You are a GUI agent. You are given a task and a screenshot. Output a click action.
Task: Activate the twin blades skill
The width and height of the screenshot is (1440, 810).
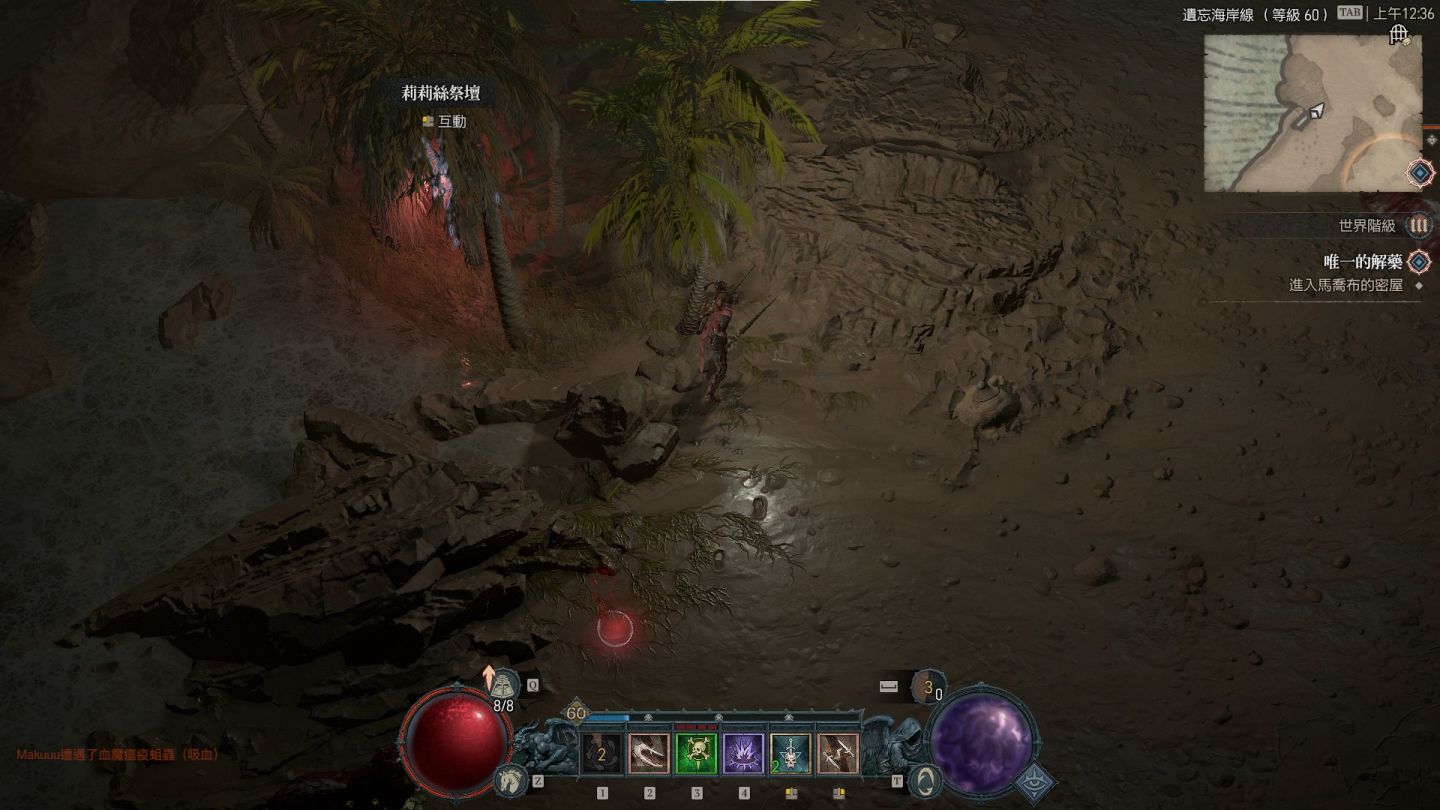click(837, 754)
